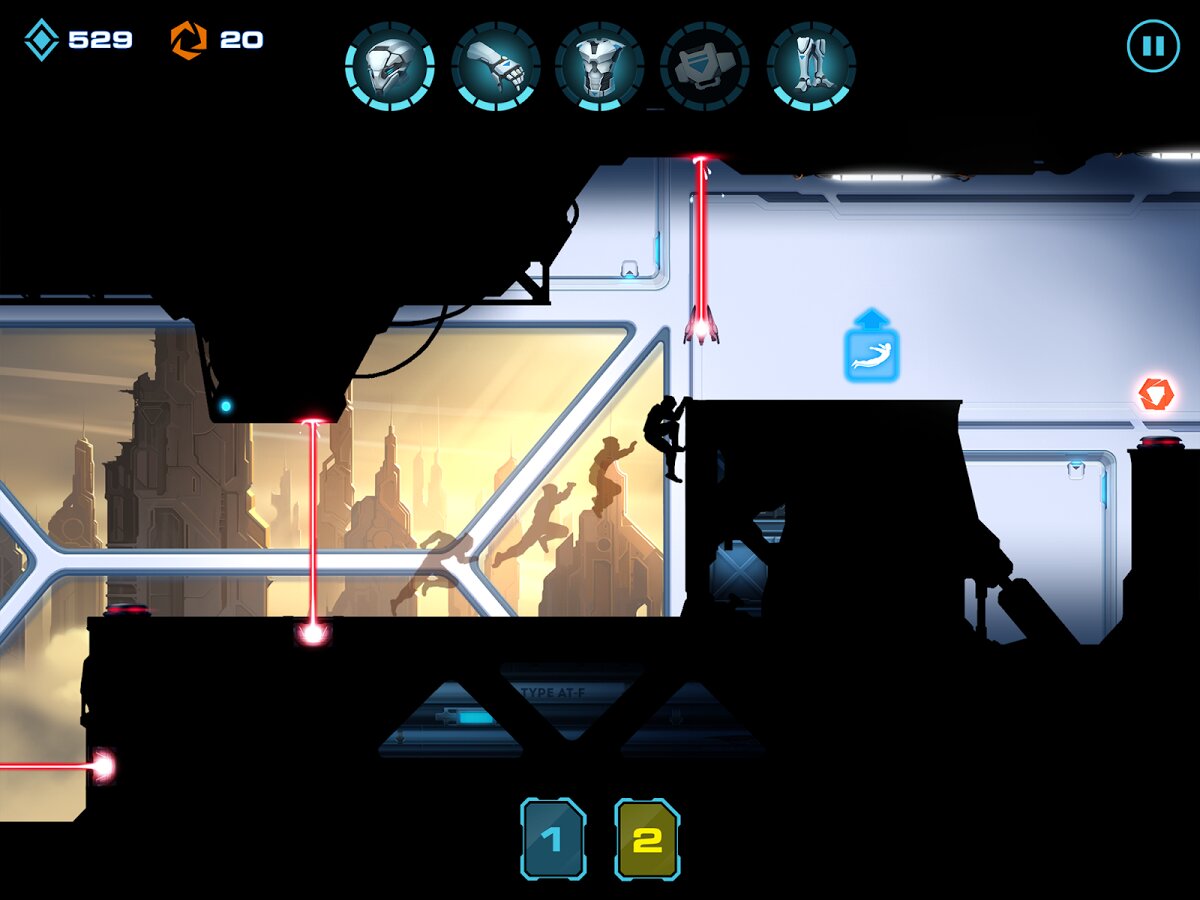Choose the chest armor gear icon
The height and width of the screenshot is (900, 1200).
click(x=600, y=66)
